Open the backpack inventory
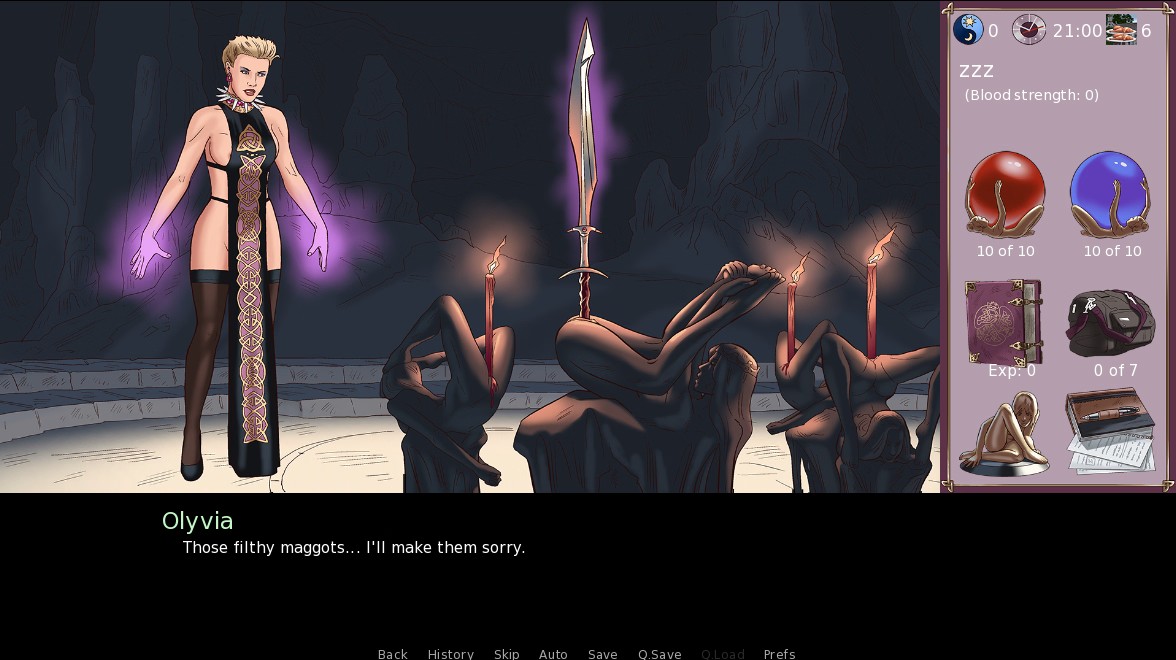This screenshot has width=1176, height=660. coord(1110,323)
